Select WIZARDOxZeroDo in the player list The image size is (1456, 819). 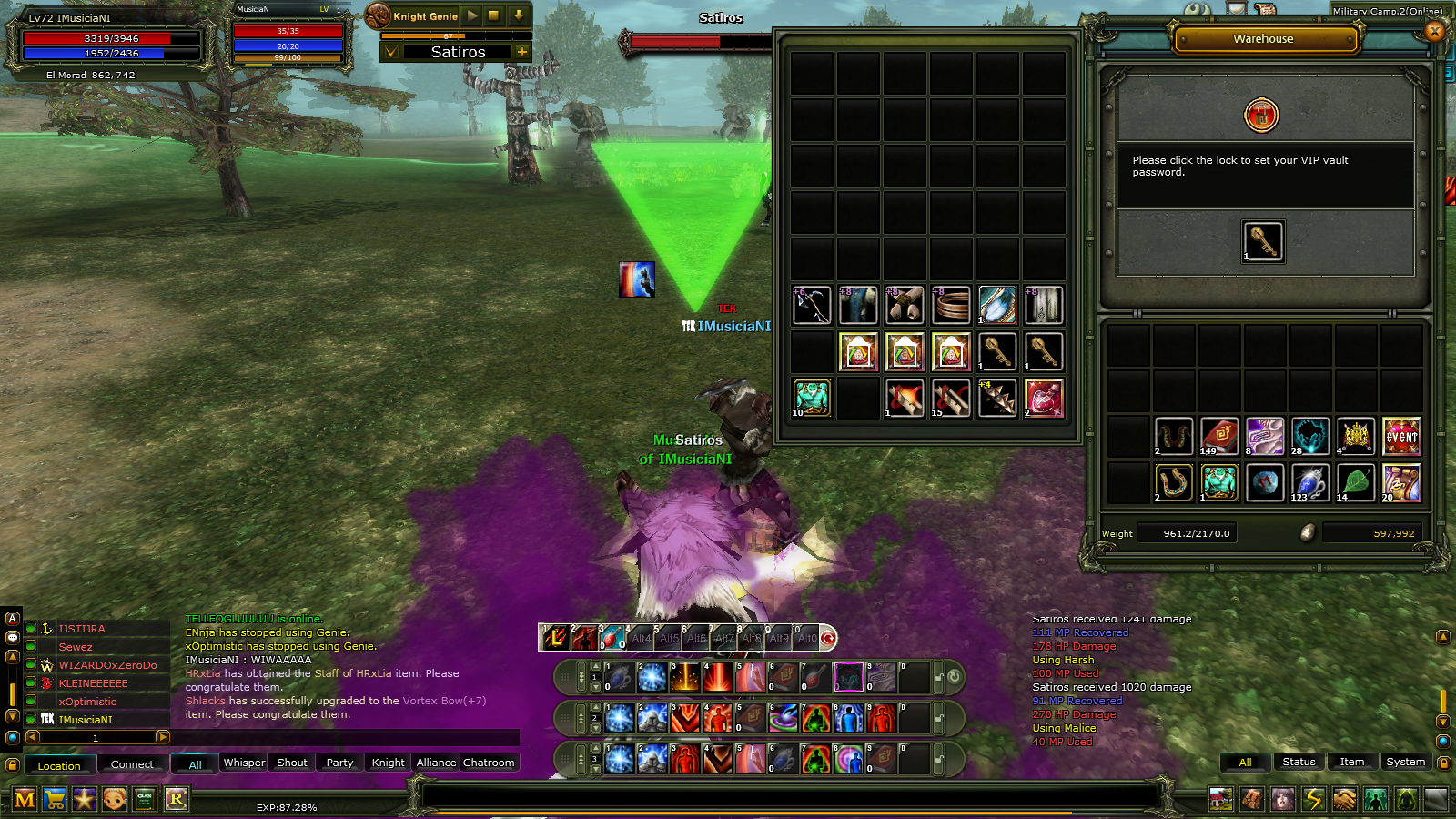tap(107, 665)
